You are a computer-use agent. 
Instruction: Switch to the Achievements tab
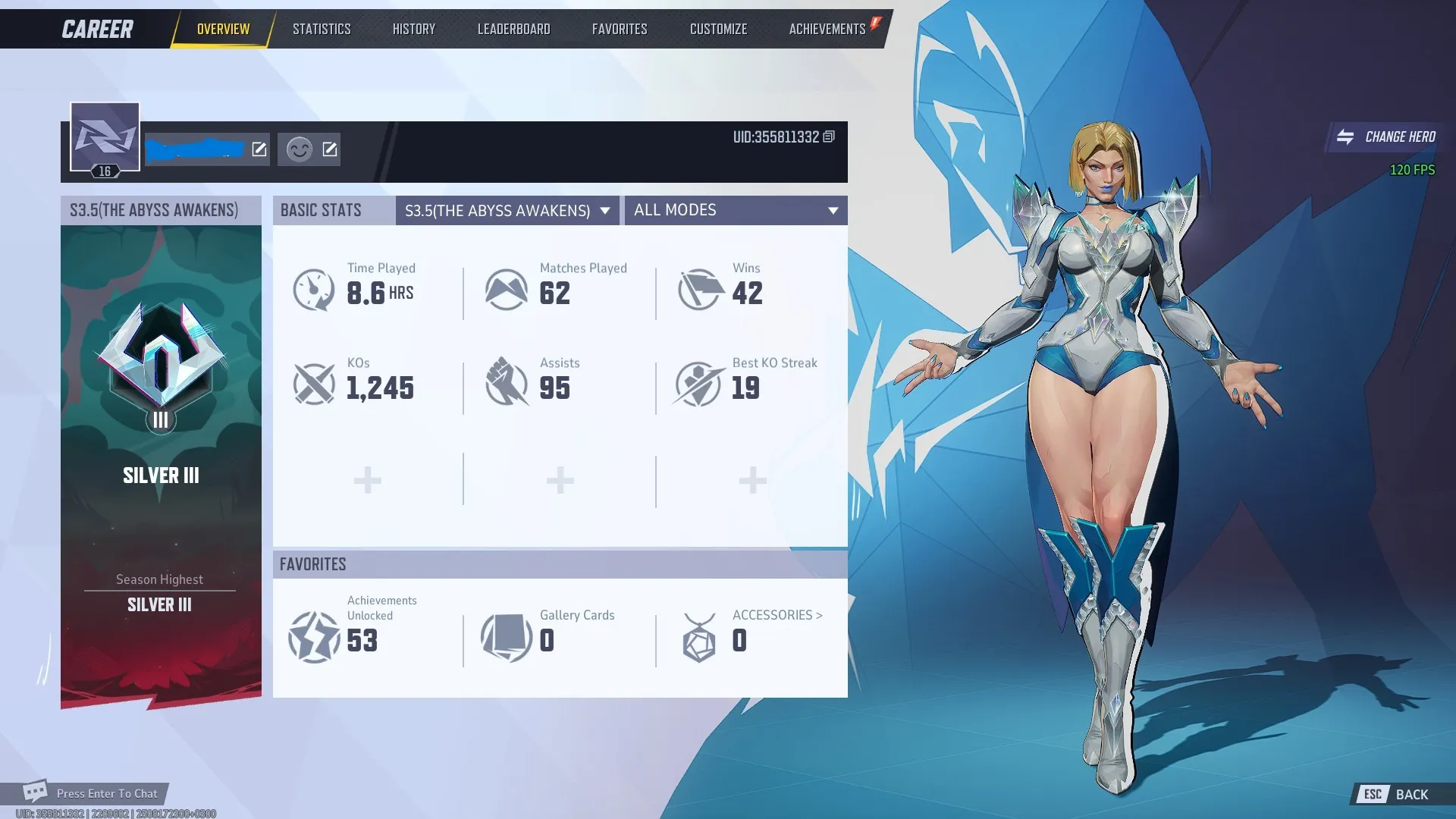click(x=826, y=29)
